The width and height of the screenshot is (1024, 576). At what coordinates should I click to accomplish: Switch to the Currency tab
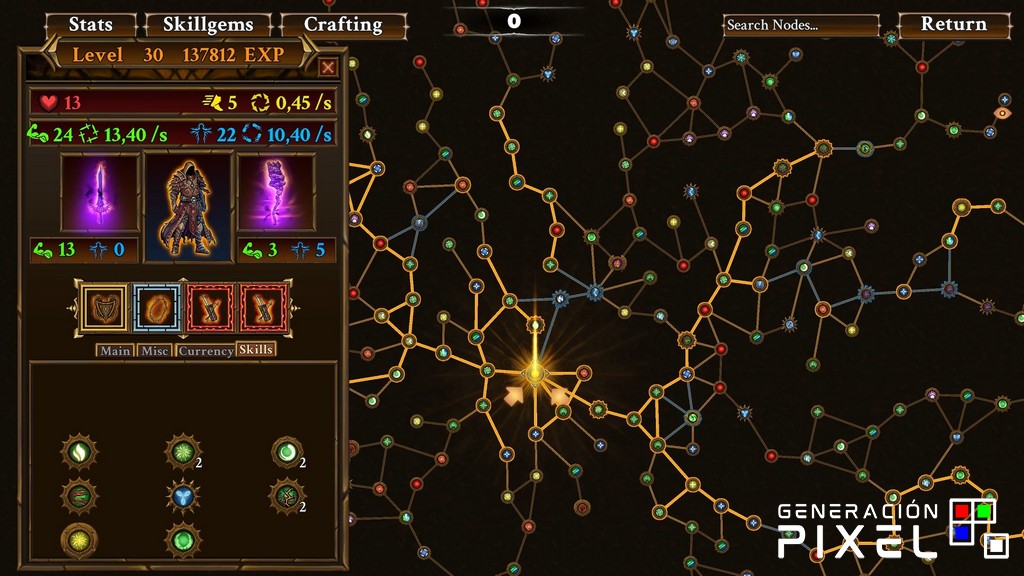click(205, 351)
